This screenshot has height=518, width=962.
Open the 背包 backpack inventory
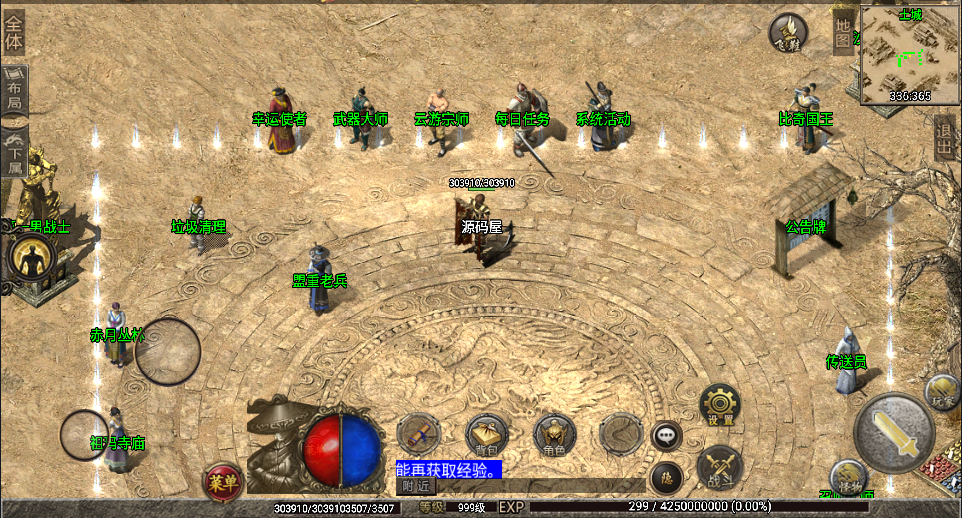486,435
